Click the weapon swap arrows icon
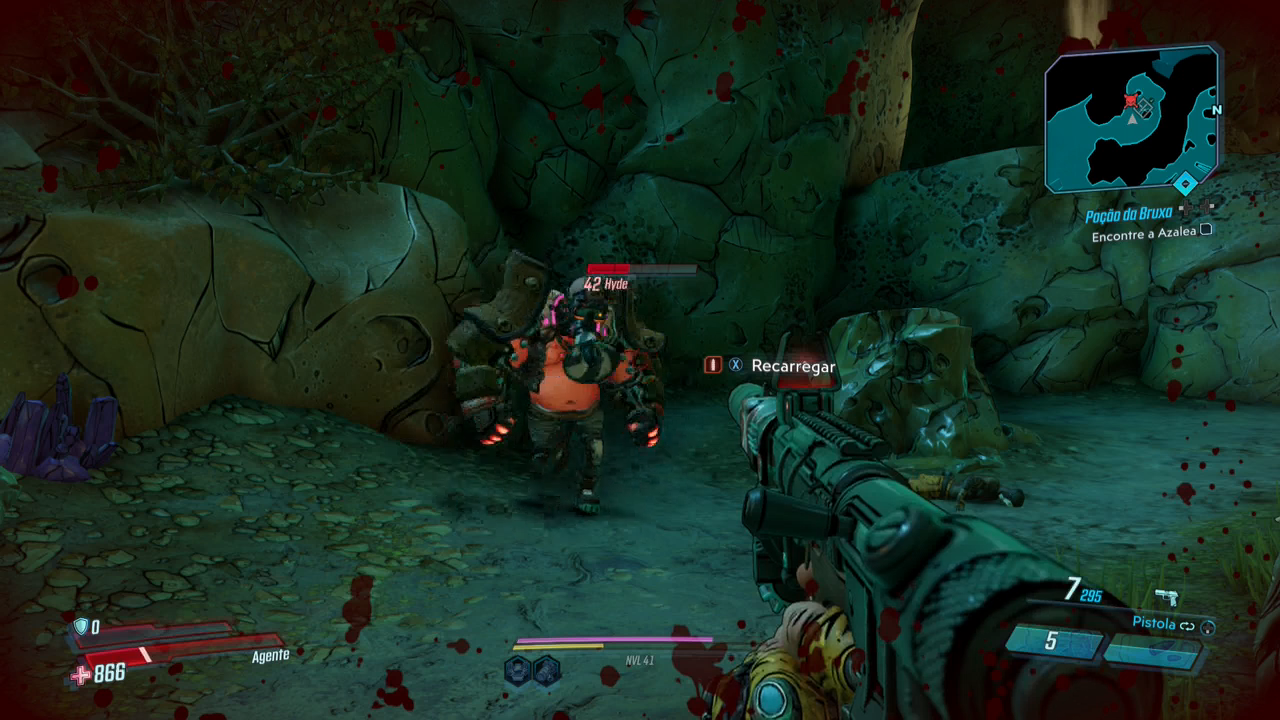The image size is (1280, 720). click(1188, 625)
